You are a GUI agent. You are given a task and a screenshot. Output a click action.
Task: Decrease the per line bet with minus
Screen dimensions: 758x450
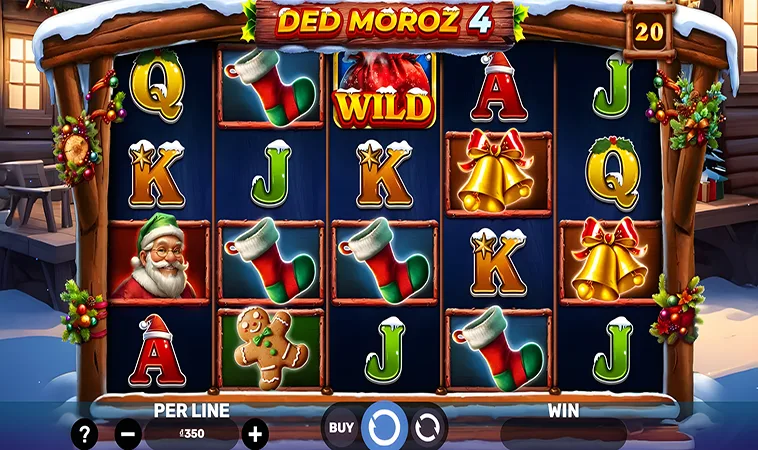point(128,434)
